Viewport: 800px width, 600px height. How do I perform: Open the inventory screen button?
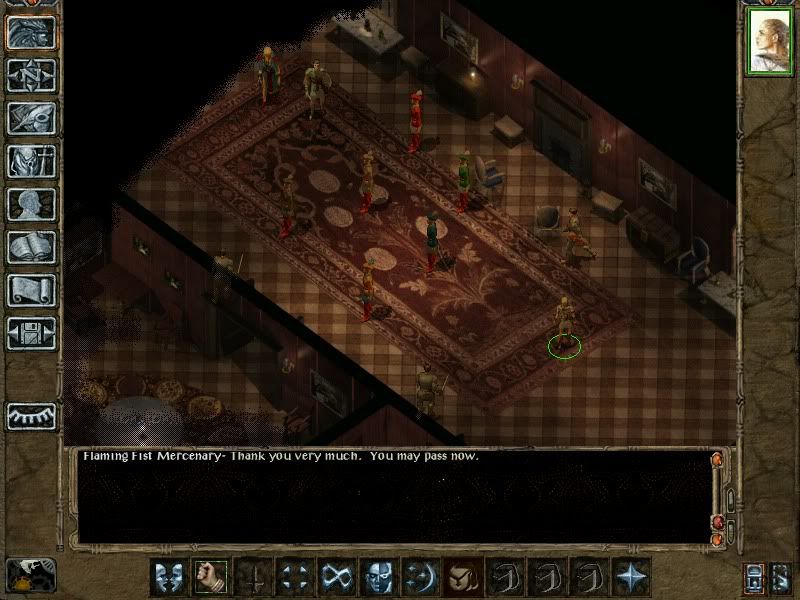click(31, 161)
